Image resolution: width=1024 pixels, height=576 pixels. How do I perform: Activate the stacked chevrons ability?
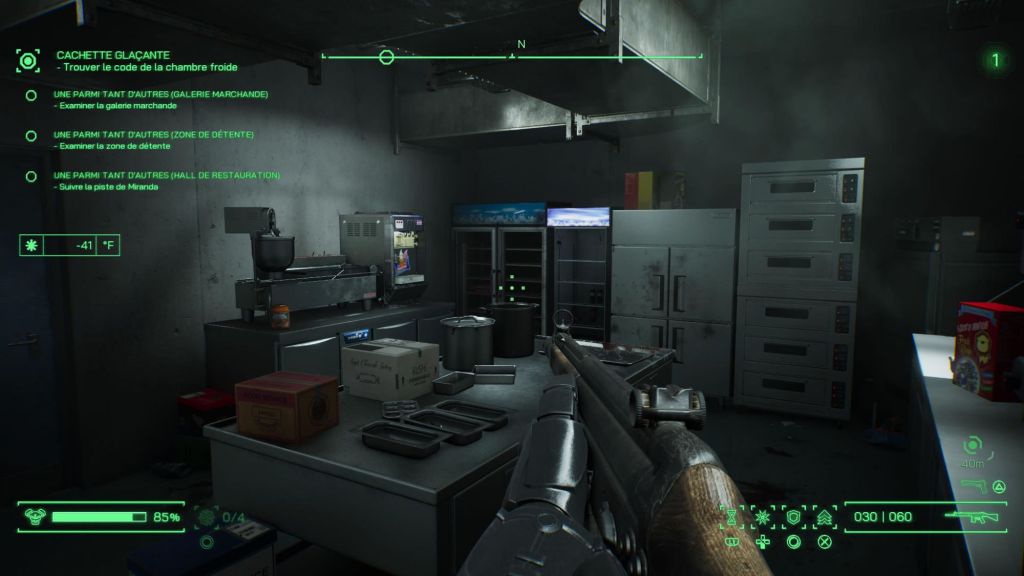point(825,517)
